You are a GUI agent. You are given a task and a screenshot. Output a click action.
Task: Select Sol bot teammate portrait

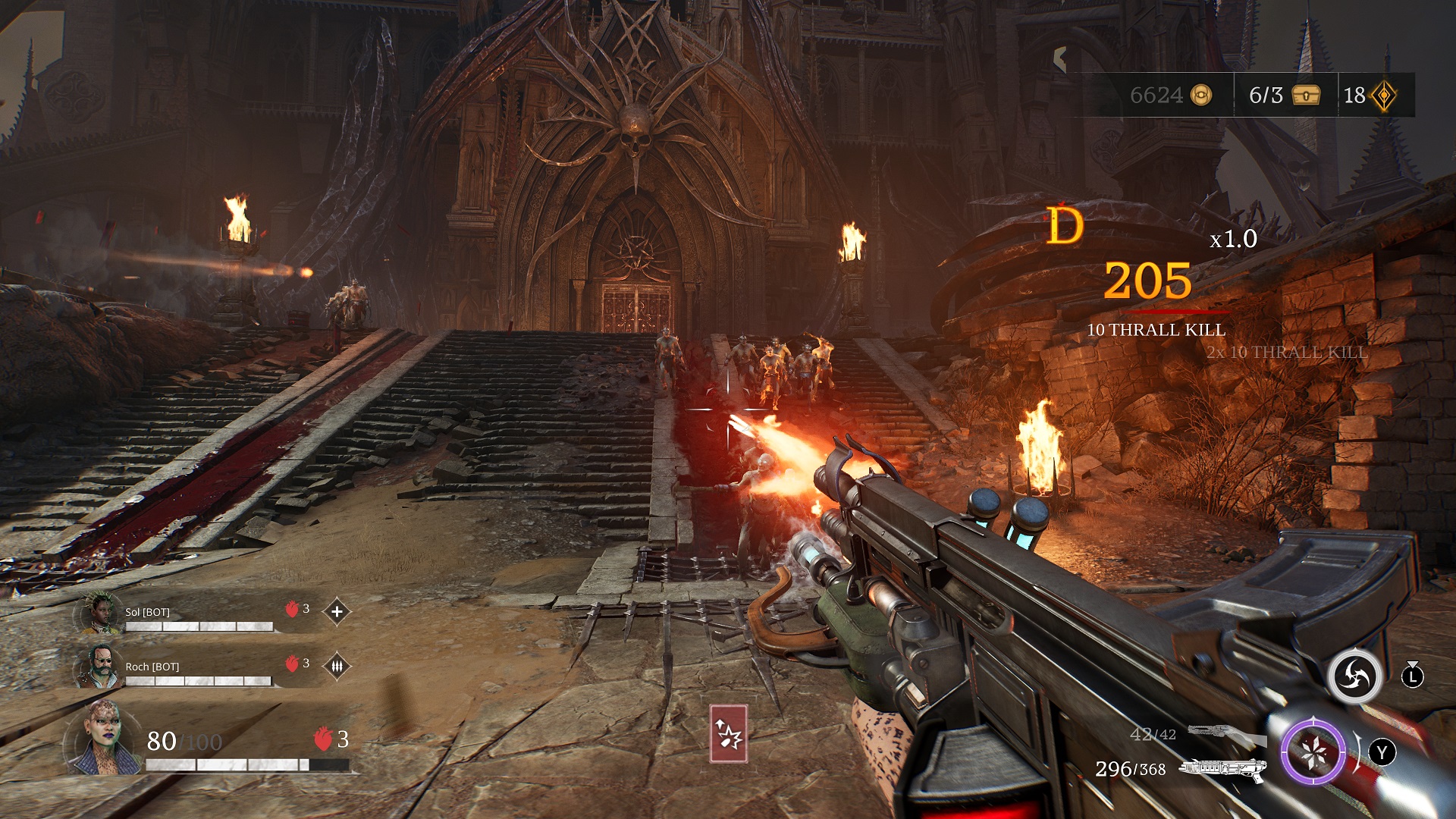(x=100, y=613)
